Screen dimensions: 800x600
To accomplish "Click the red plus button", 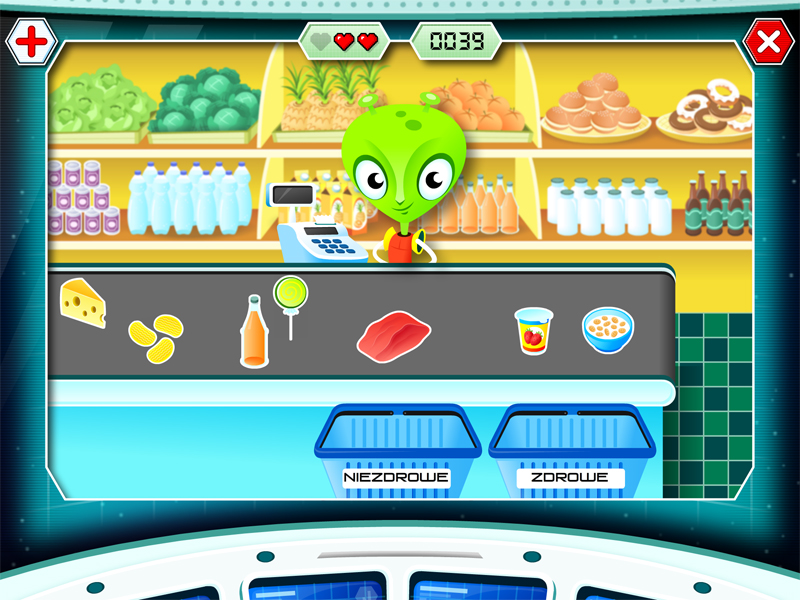I will coord(32,42).
